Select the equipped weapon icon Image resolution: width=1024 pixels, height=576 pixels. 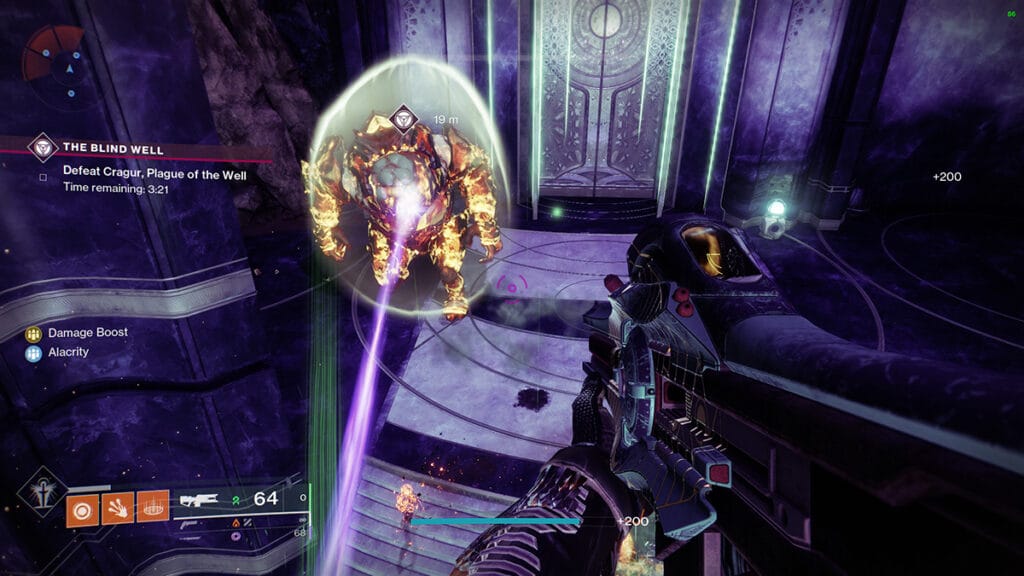[x=198, y=500]
